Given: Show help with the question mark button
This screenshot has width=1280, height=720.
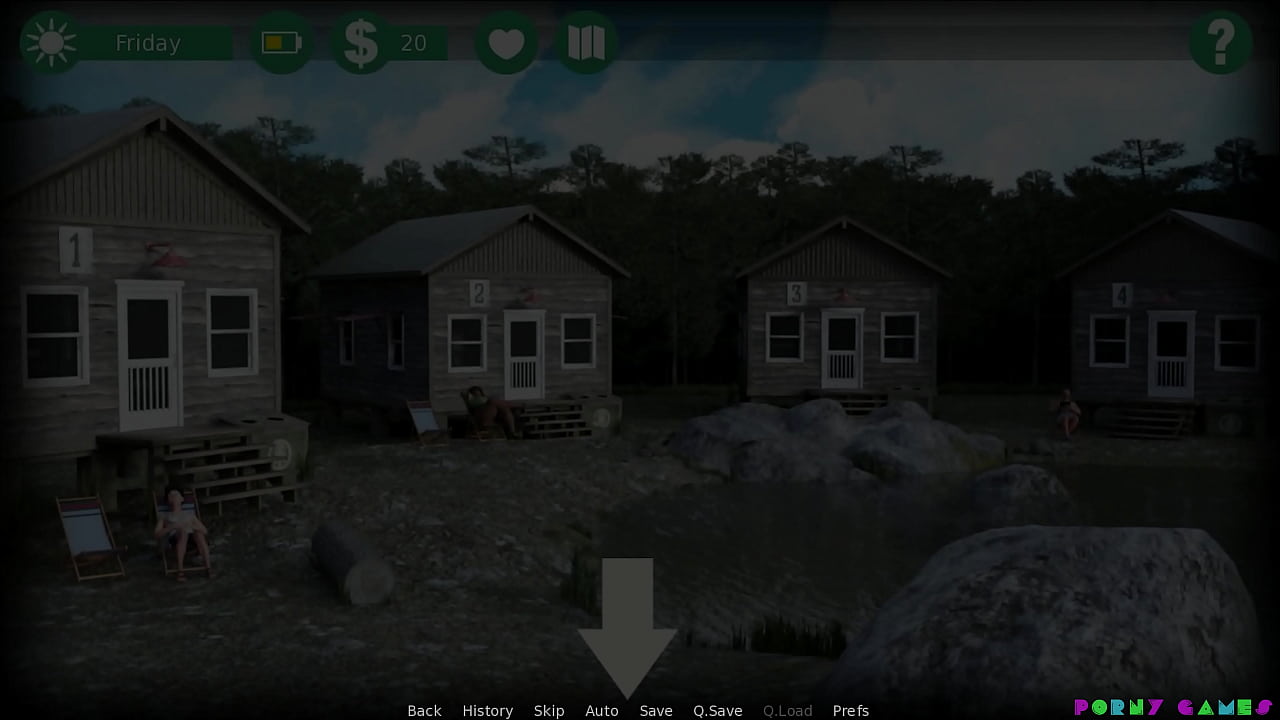Looking at the screenshot, I should (1220, 42).
